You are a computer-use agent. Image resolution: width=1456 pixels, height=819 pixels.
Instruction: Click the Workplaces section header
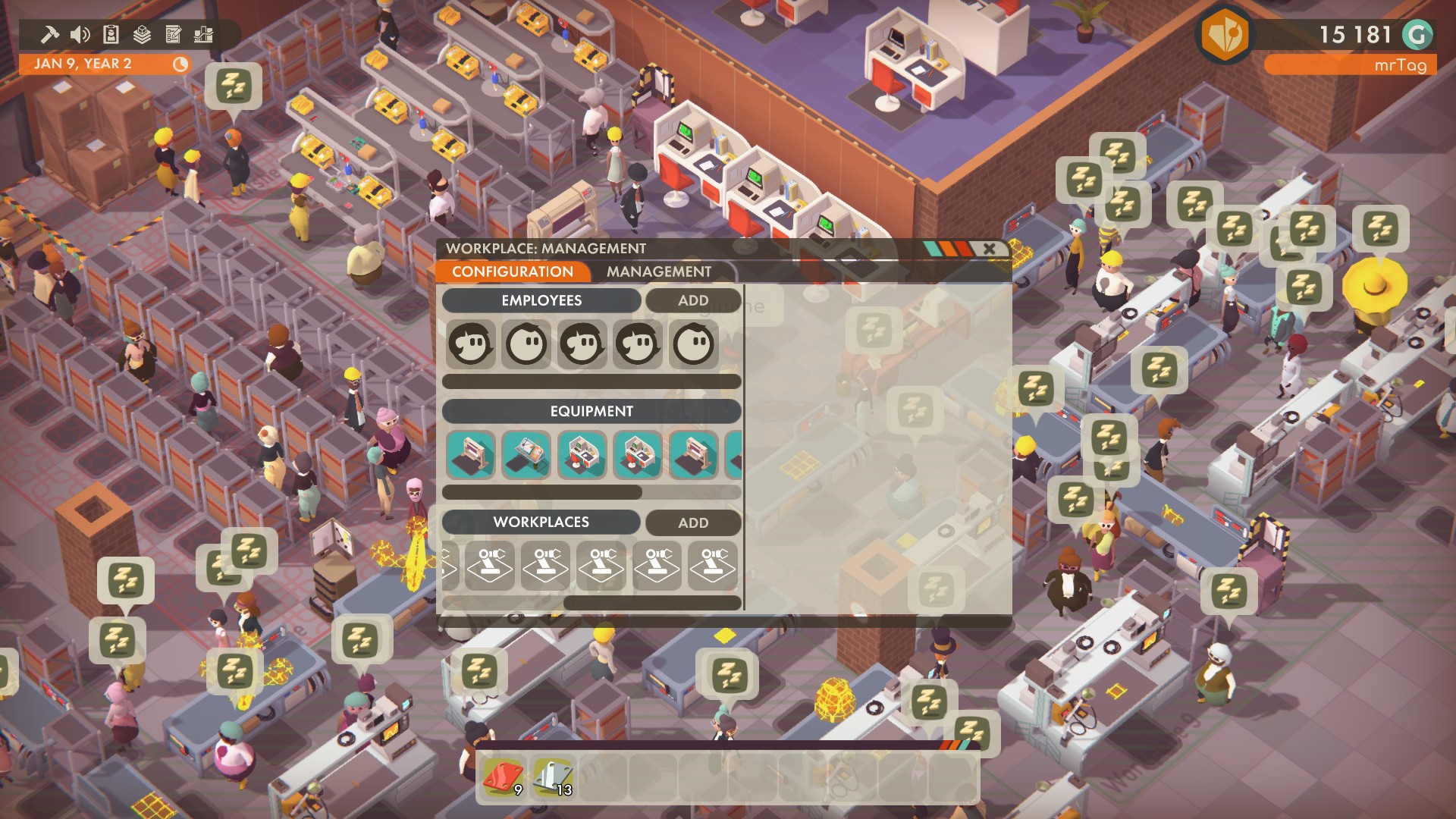541,522
